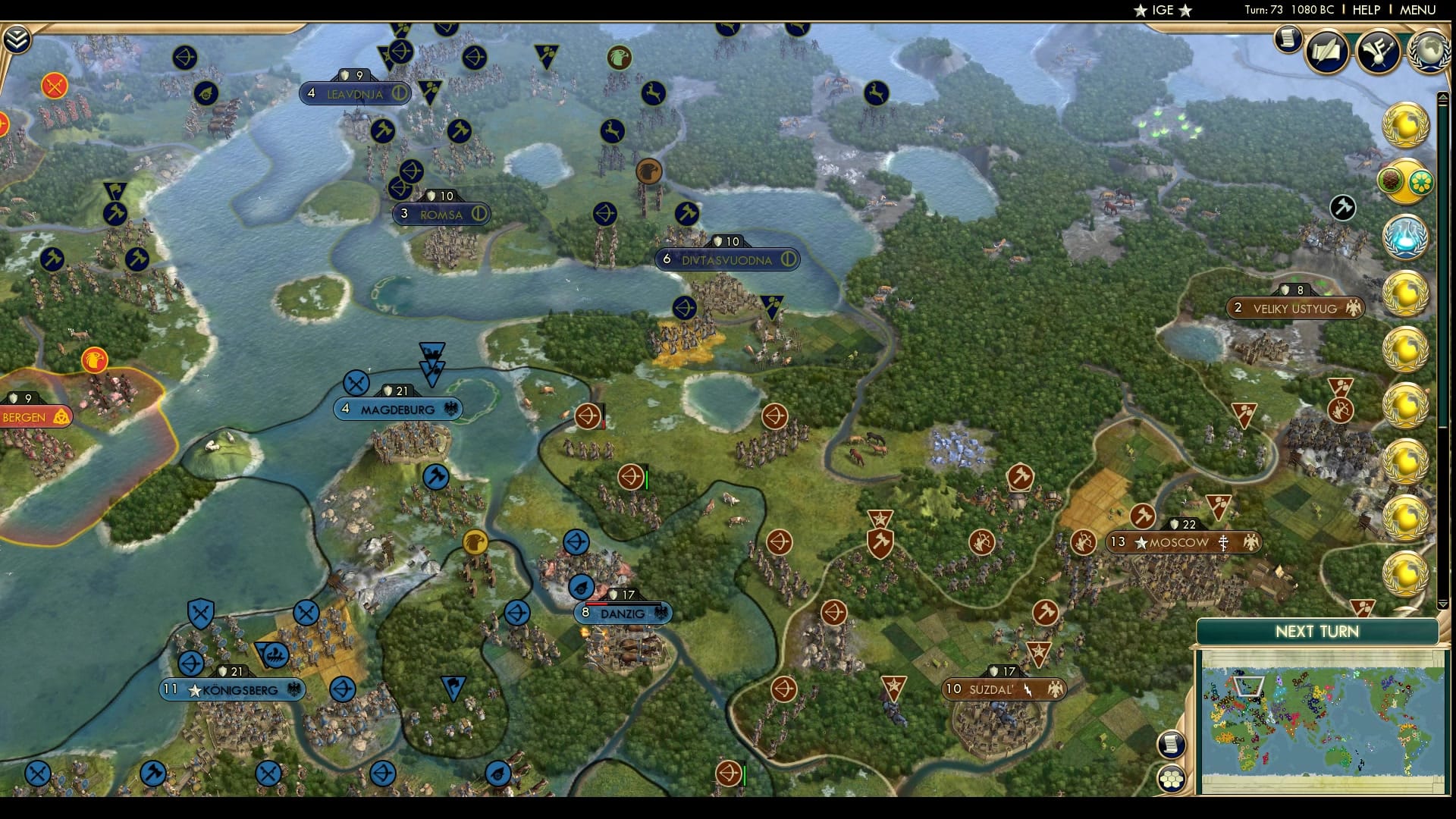Click the topmost gold laurel notification bubble

[1405, 125]
